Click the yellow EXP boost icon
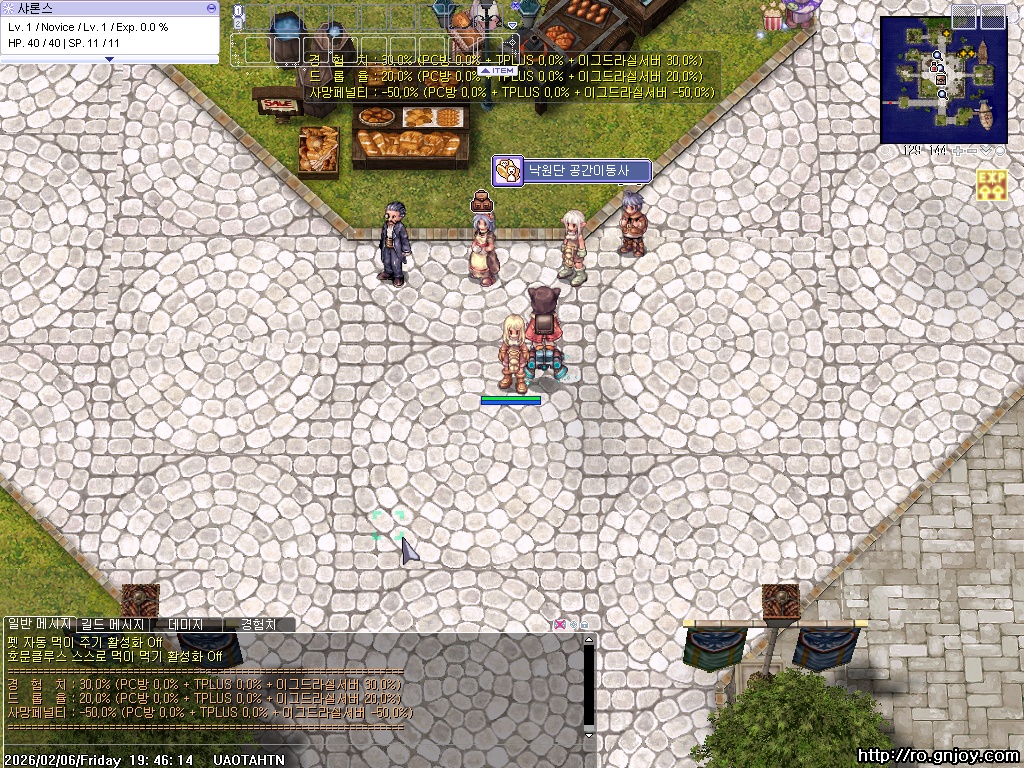Screen dimensions: 1024x768 (991, 184)
